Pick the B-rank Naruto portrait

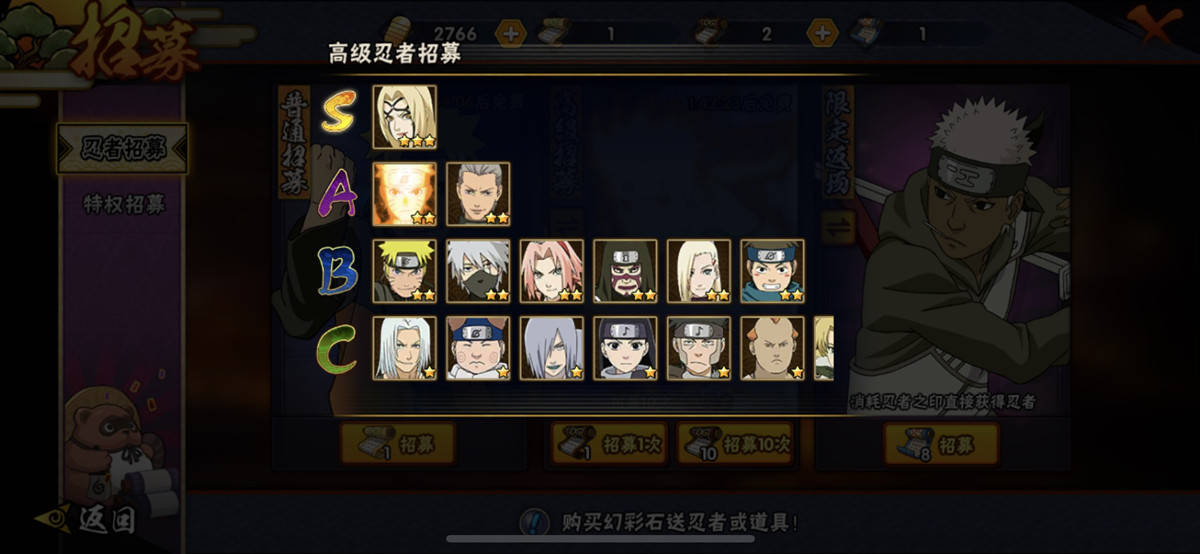coord(404,271)
